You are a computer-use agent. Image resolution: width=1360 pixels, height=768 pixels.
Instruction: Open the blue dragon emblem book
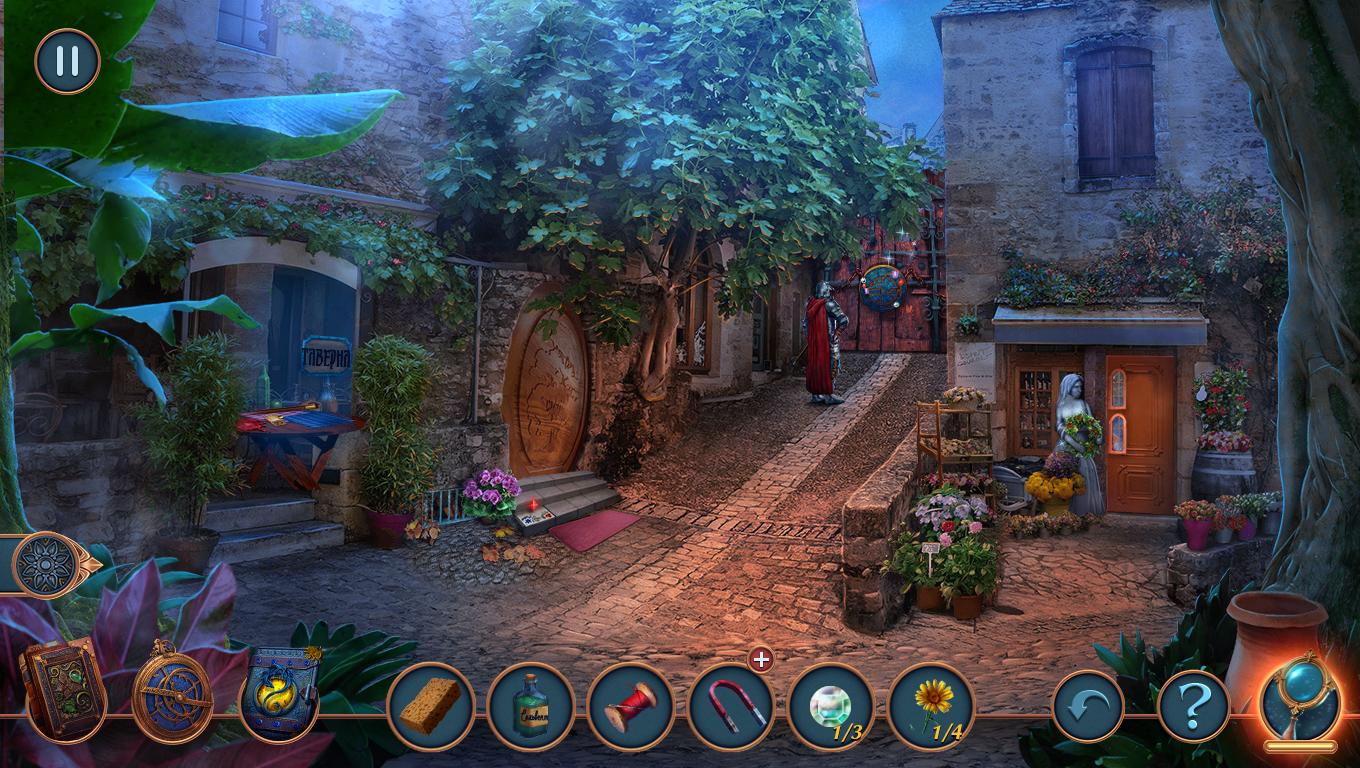[281, 692]
